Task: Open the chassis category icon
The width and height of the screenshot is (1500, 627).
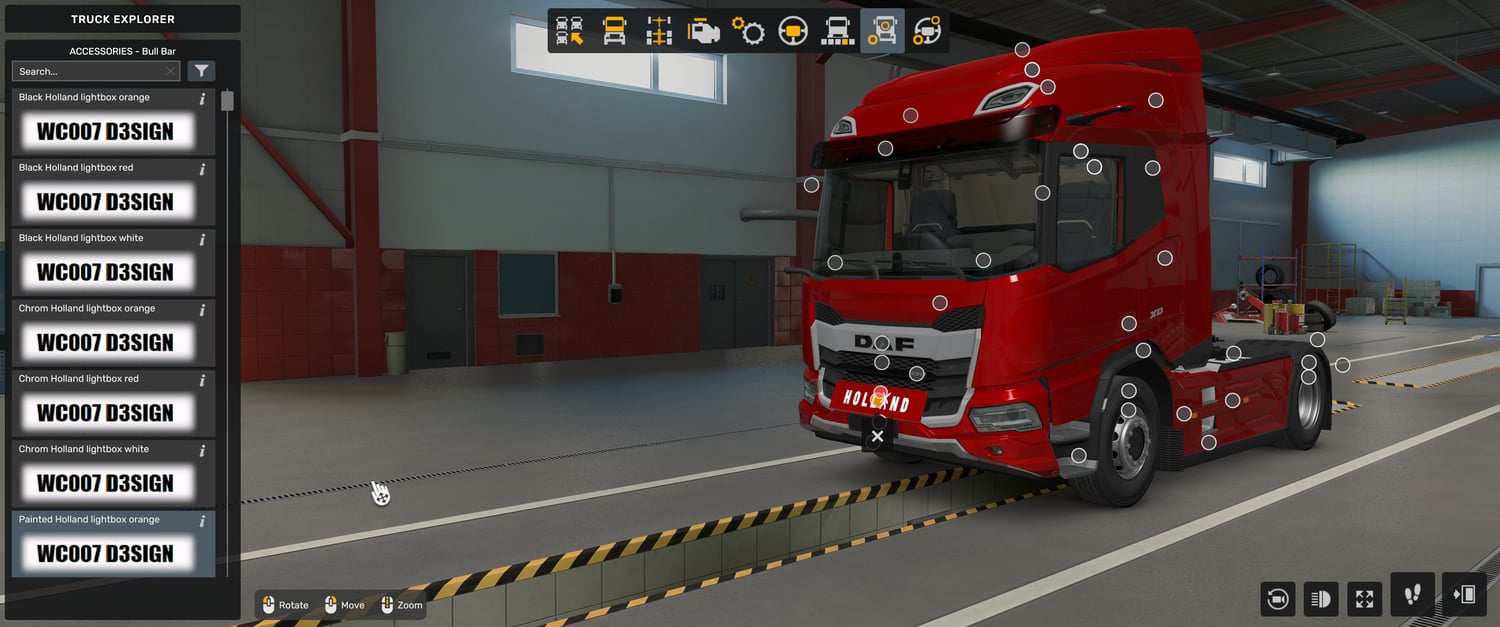Action: click(659, 31)
